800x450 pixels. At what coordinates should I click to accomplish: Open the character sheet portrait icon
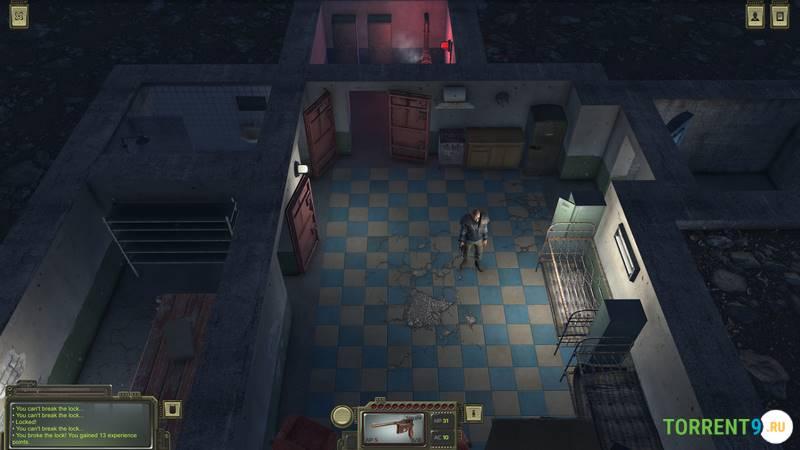[754, 17]
